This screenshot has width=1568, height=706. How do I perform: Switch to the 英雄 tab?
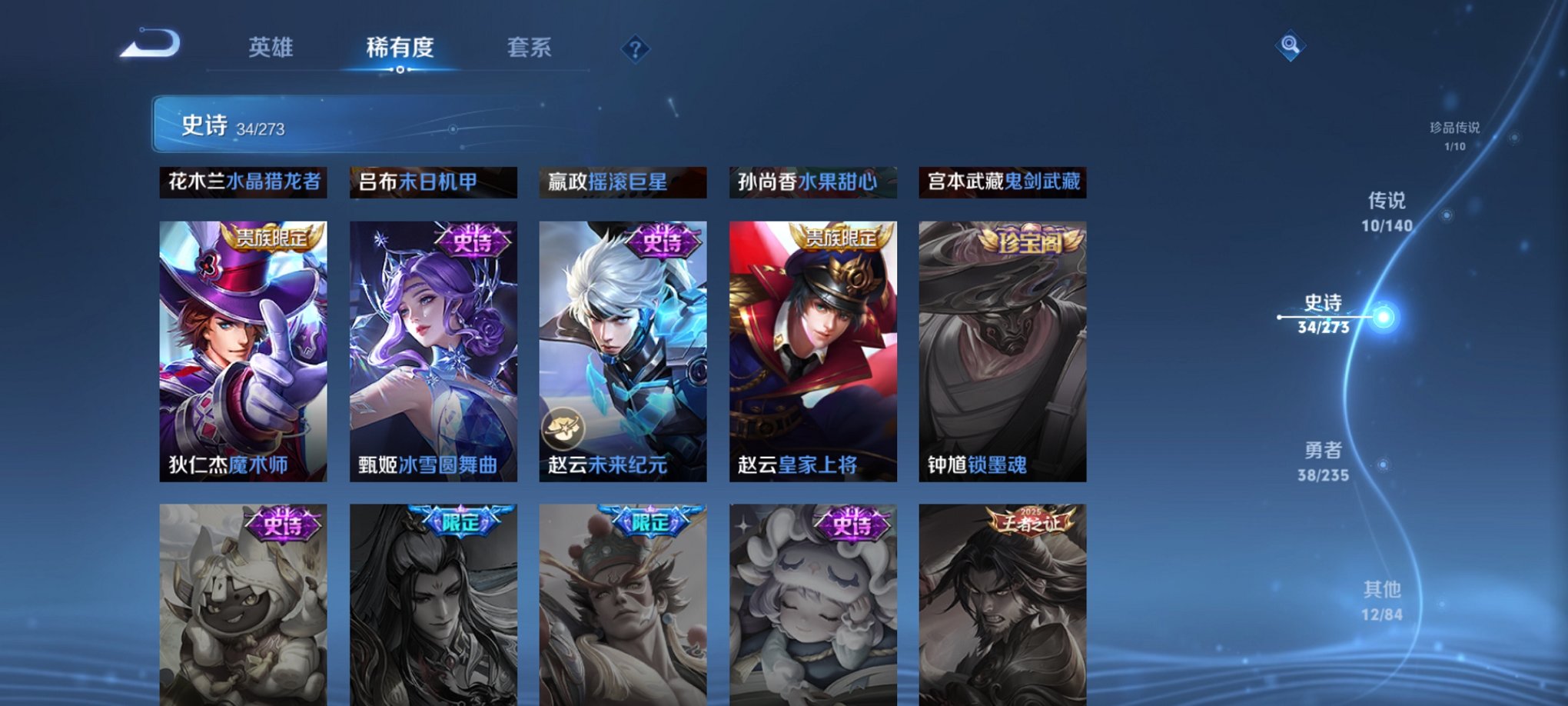point(274,48)
